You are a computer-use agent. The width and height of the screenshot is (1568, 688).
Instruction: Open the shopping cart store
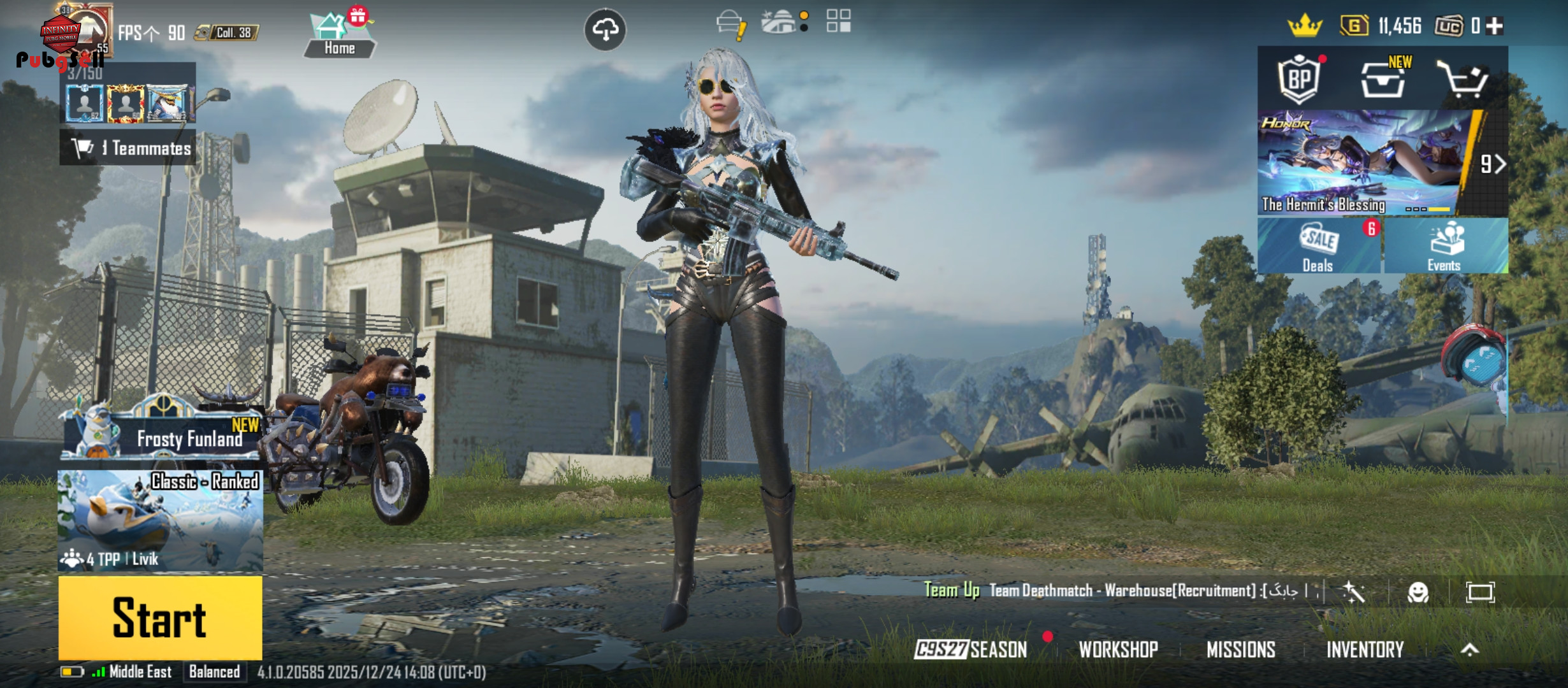[1463, 80]
